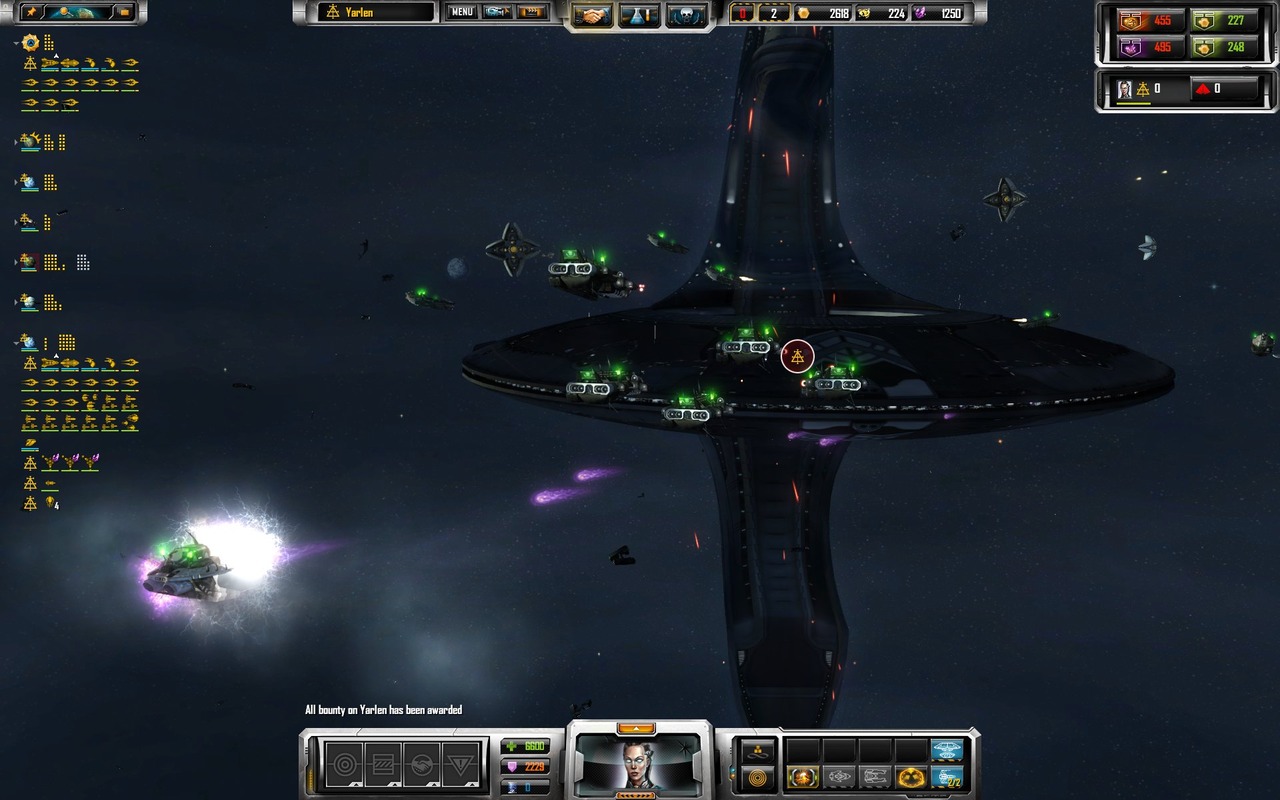Activate the yellow radiation ability icon
The height and width of the screenshot is (800, 1280).
(x=909, y=777)
